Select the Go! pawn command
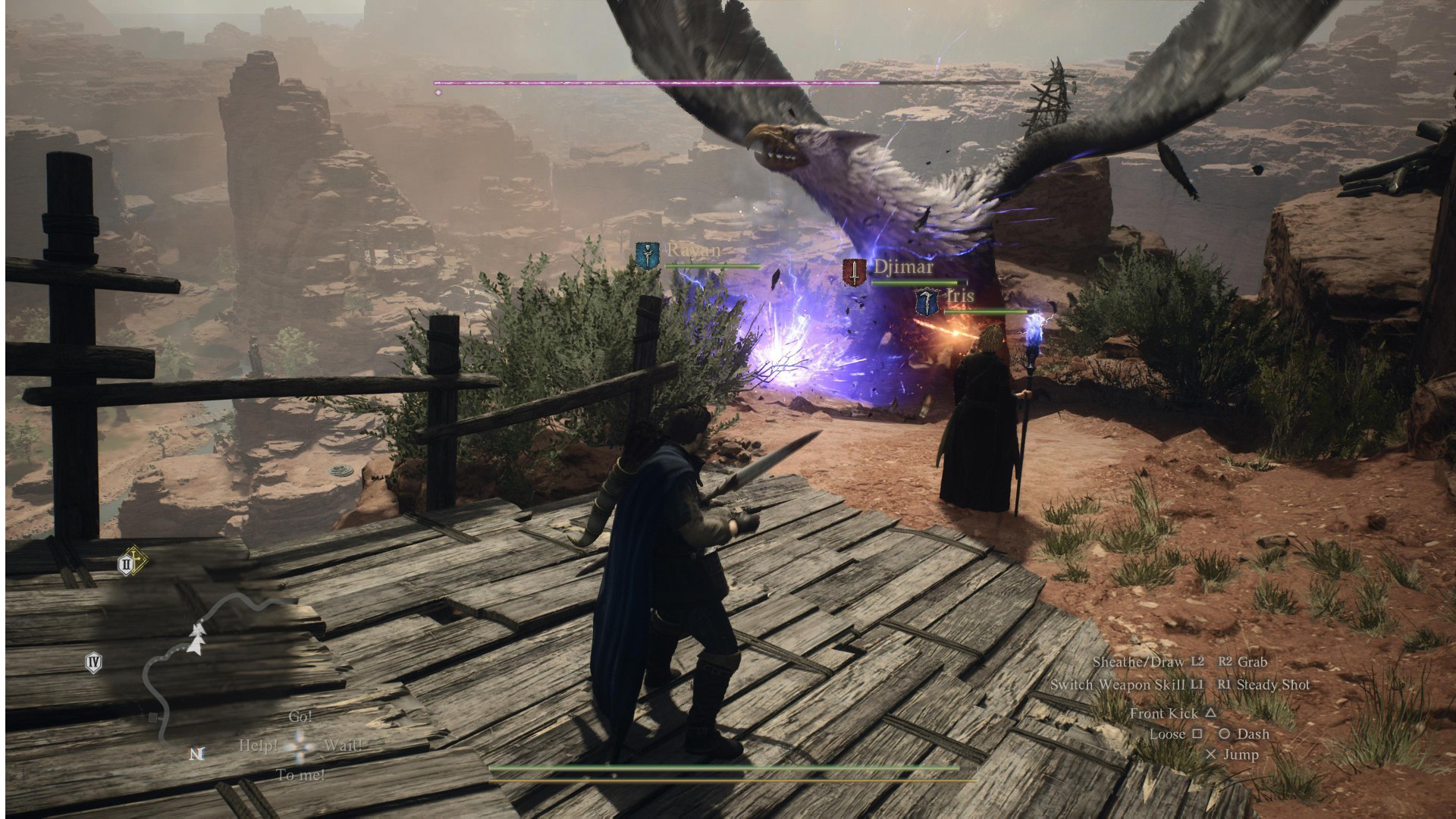This screenshot has height=819, width=1456. coord(300,717)
